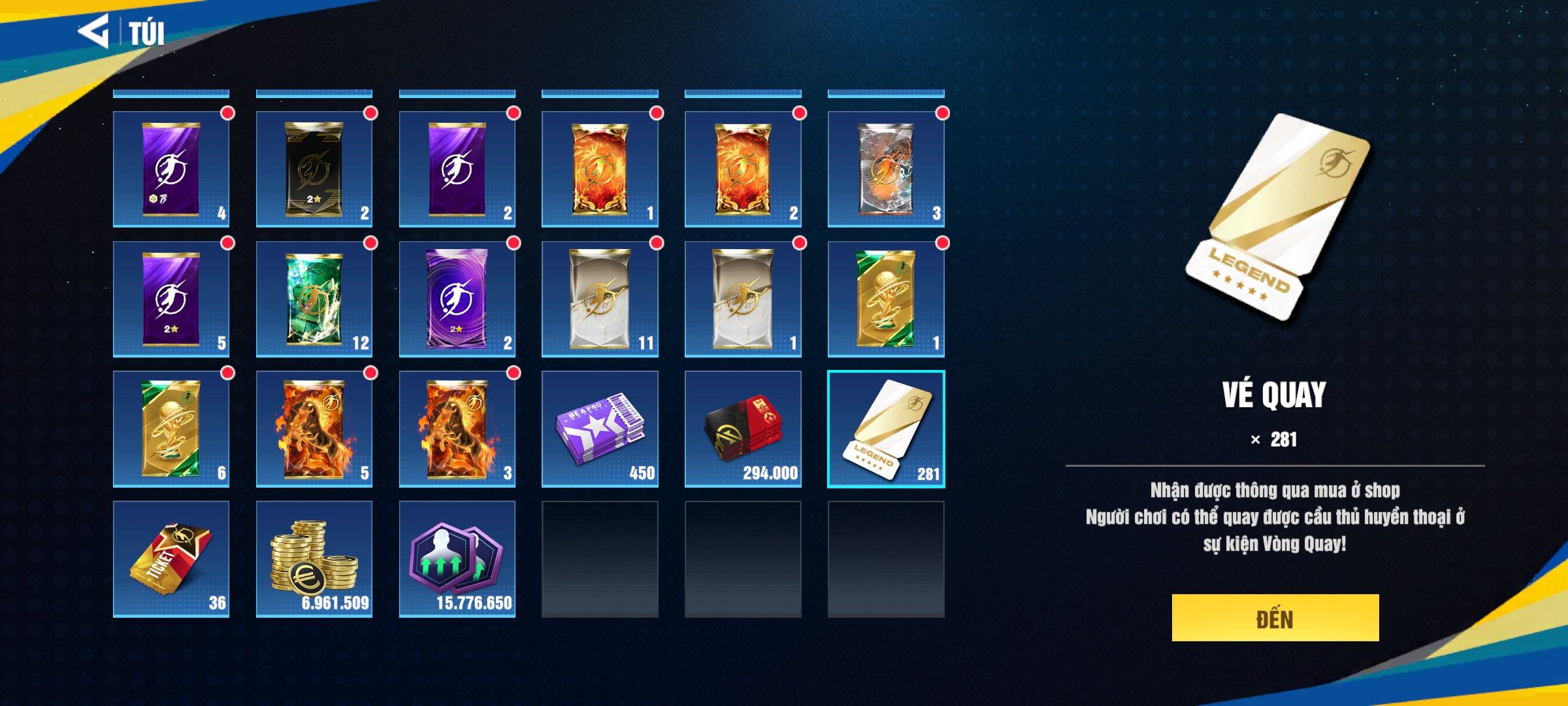Select the black 2-star pack slot
The image size is (1568, 706).
coord(314,169)
